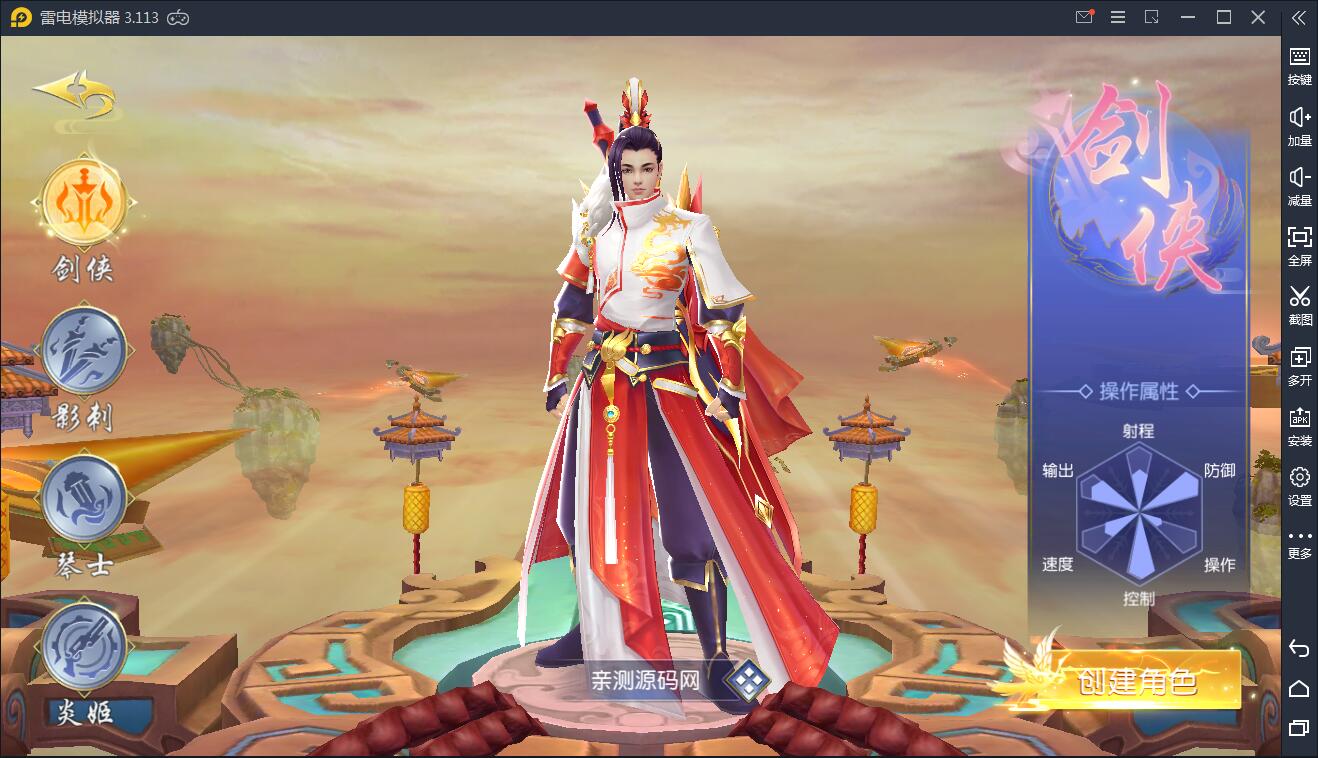Select the 剑侠 (Sword Hero) class
Image resolution: width=1318 pixels, height=758 pixels.
tap(83, 200)
